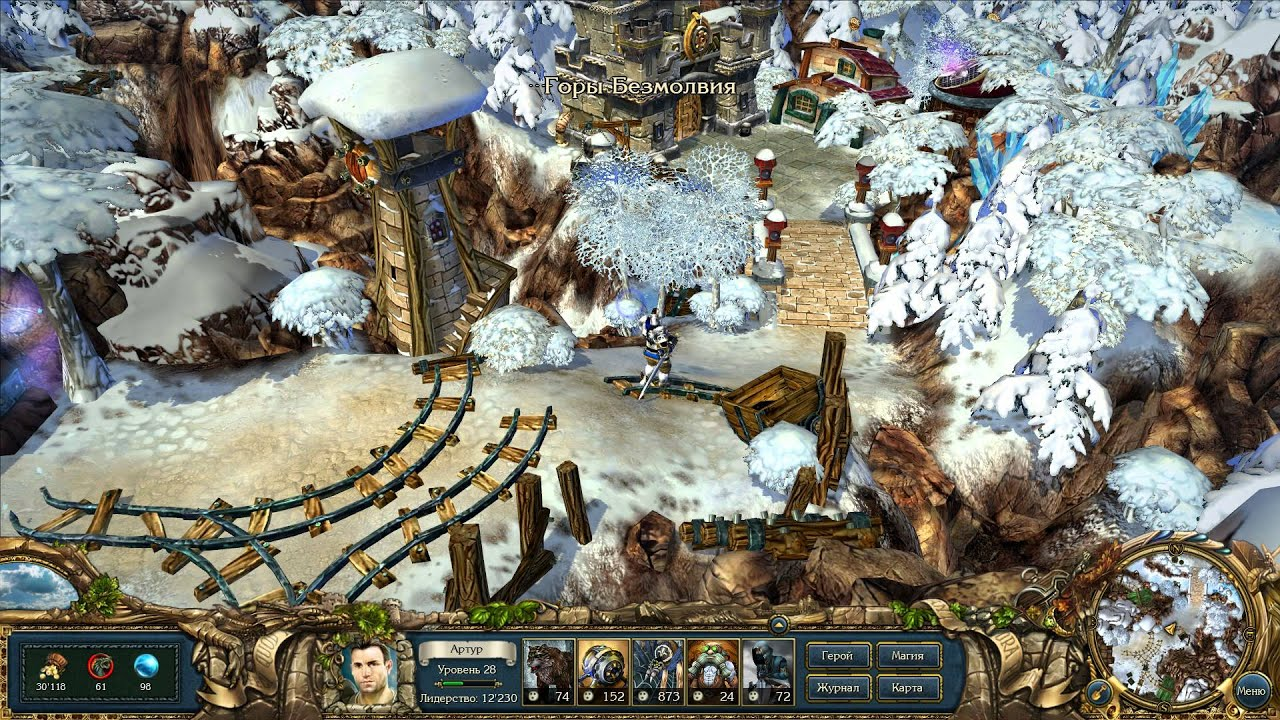Select the bear troop slot with 74 units
This screenshot has height=720, width=1280.
[548, 671]
